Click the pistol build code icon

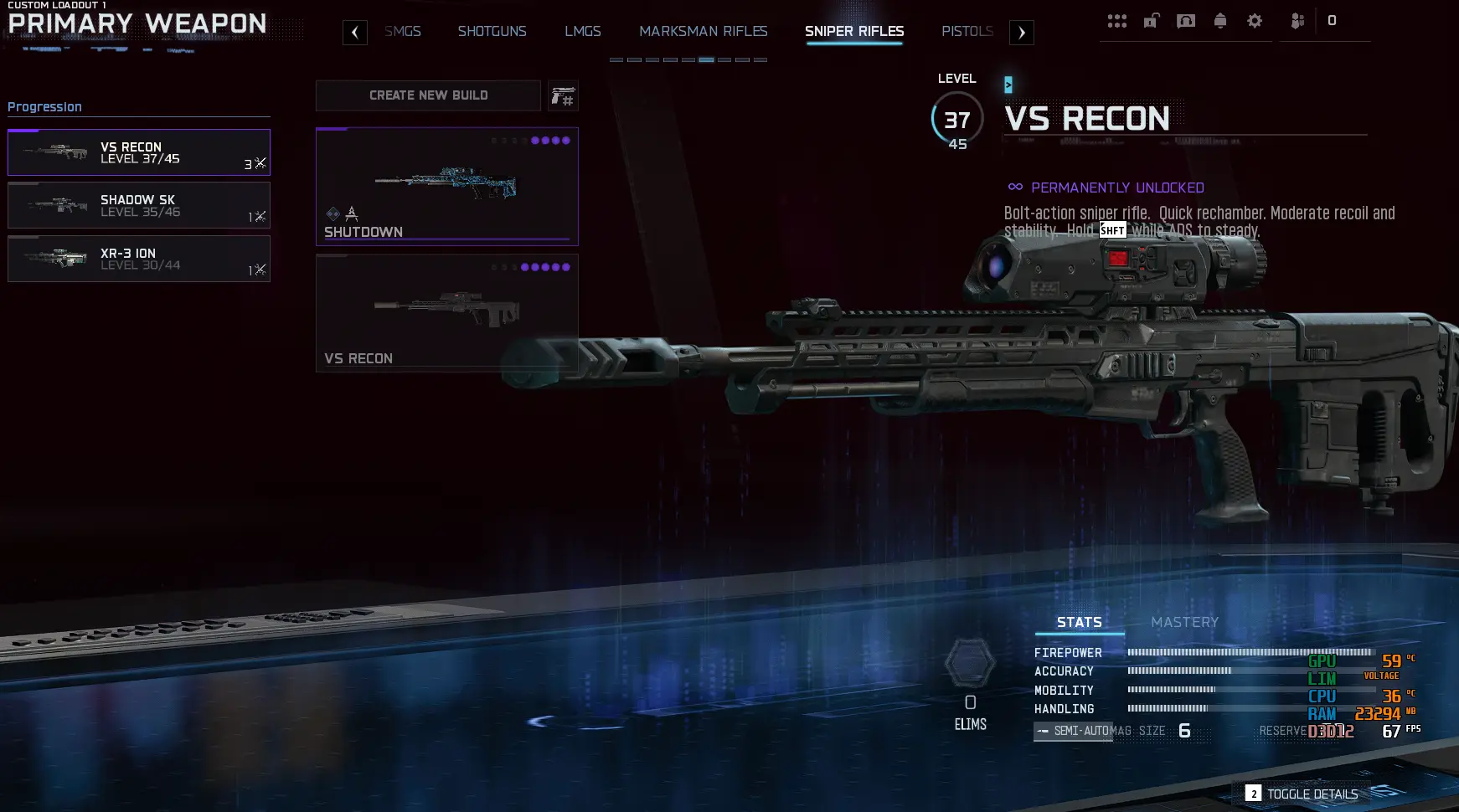(562, 95)
